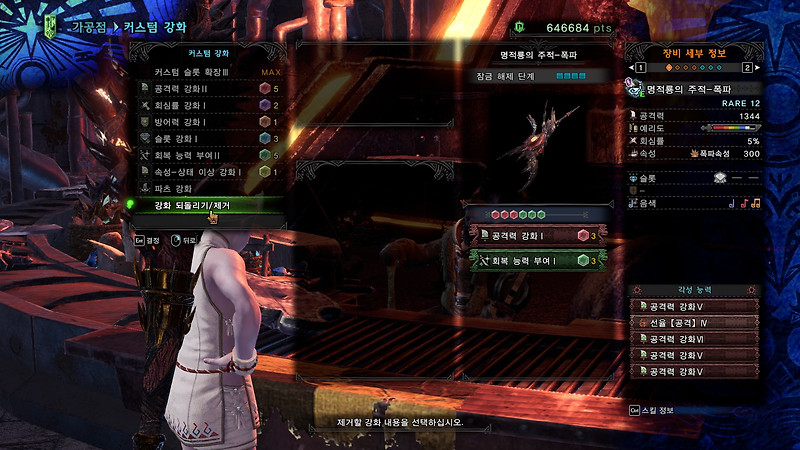Select 강화 되돌리기/제거 menu entry
The width and height of the screenshot is (800, 450).
tap(205, 205)
